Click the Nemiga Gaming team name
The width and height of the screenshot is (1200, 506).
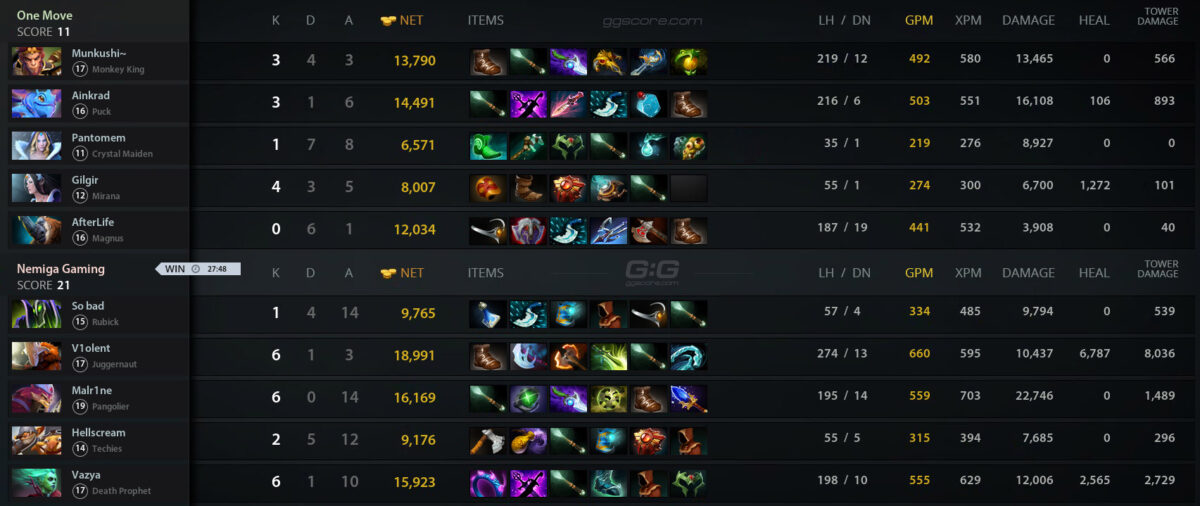coord(61,269)
